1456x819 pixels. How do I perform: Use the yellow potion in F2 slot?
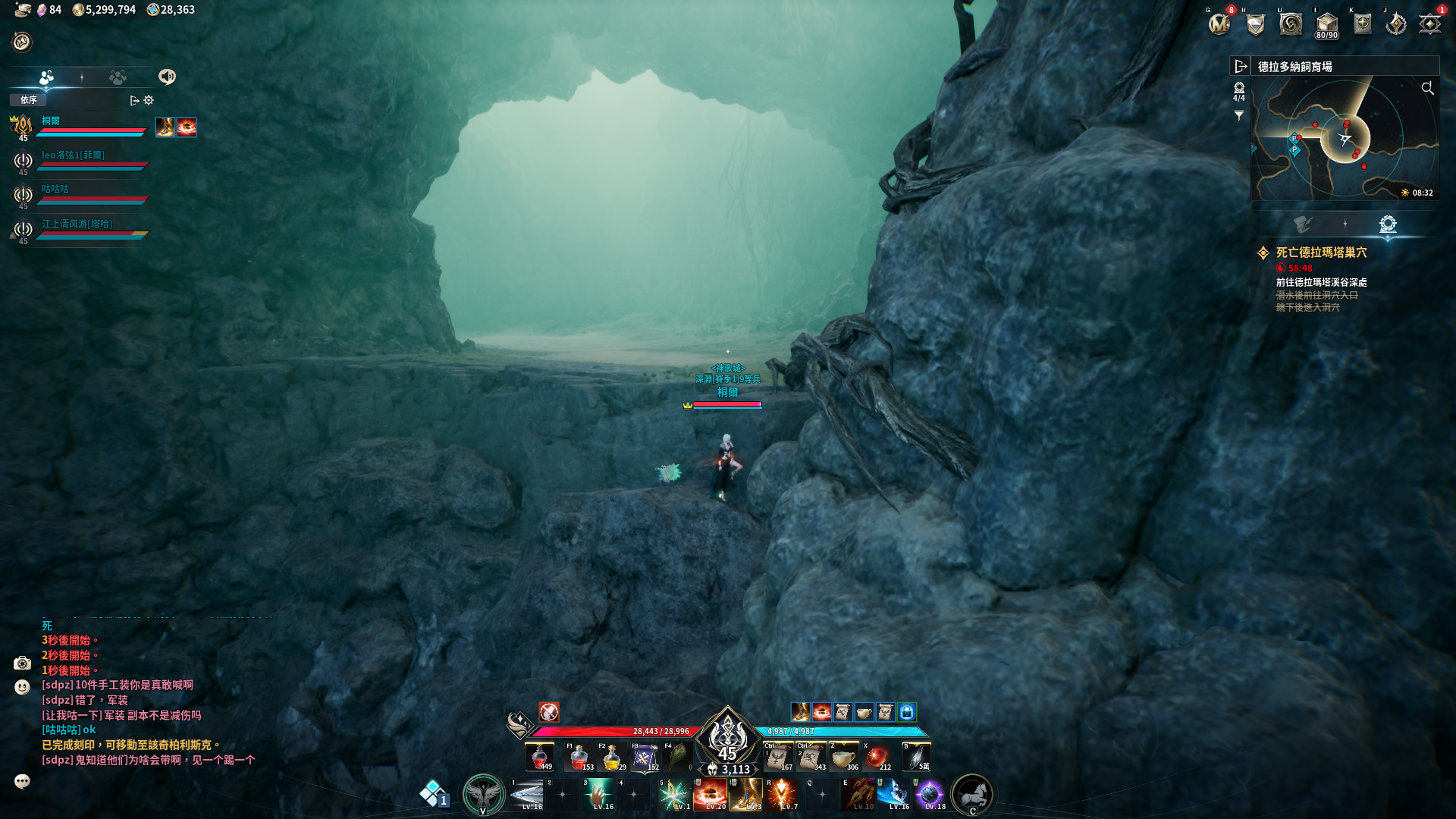611,757
